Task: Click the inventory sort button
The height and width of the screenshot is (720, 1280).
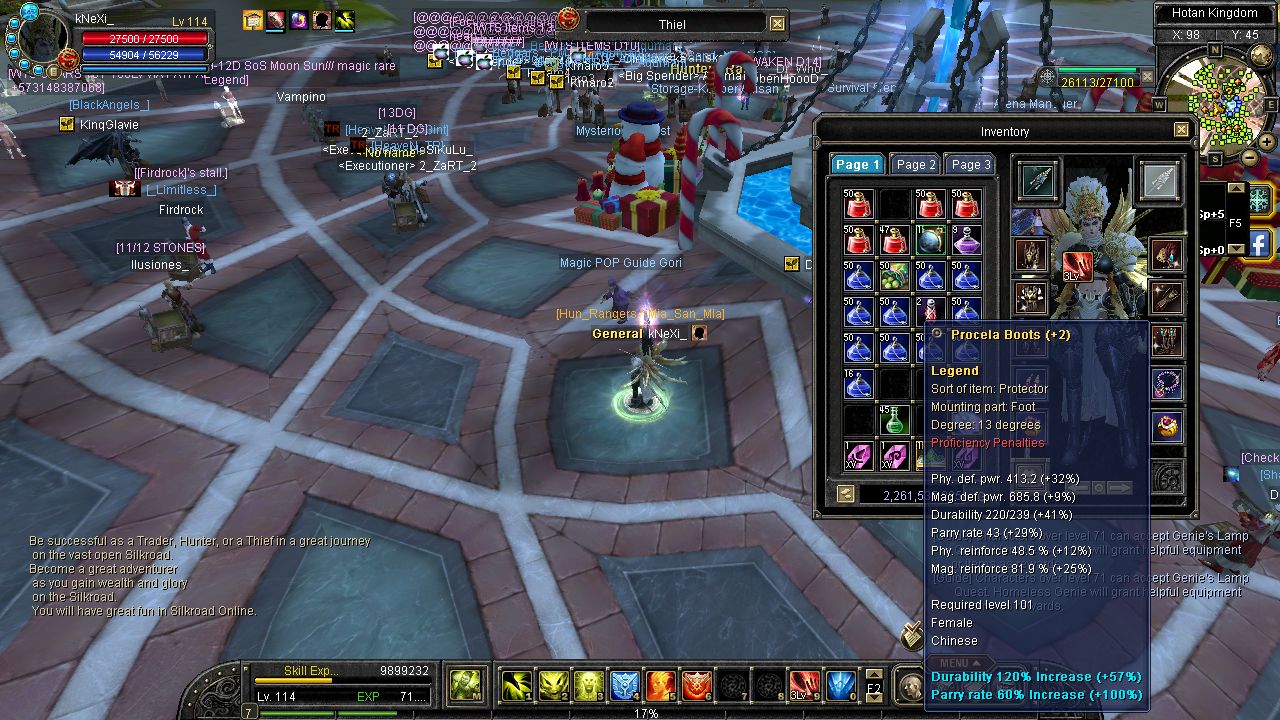Action: click(x=846, y=493)
